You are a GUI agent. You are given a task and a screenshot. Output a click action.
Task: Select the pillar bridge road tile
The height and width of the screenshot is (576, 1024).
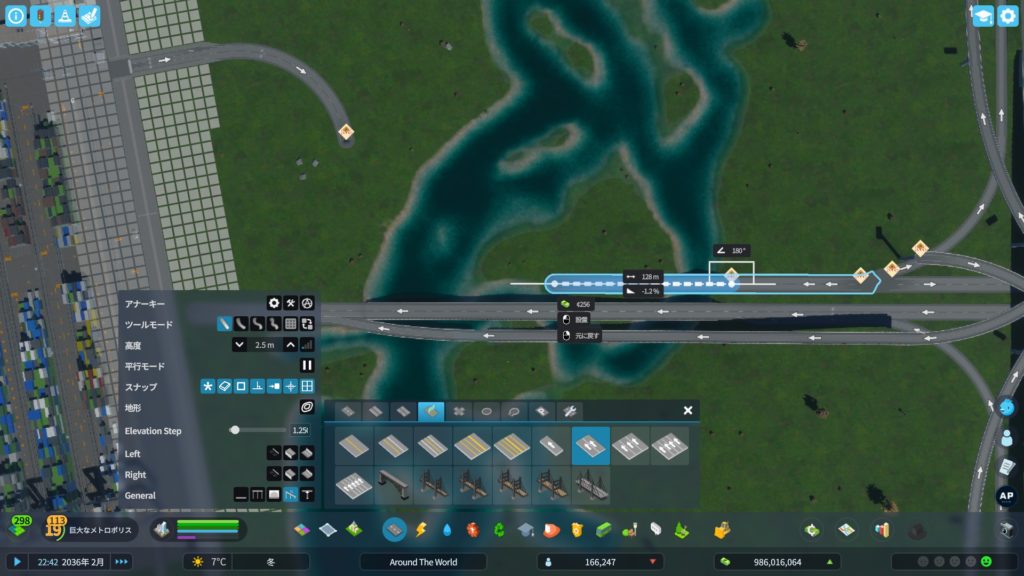(x=394, y=485)
